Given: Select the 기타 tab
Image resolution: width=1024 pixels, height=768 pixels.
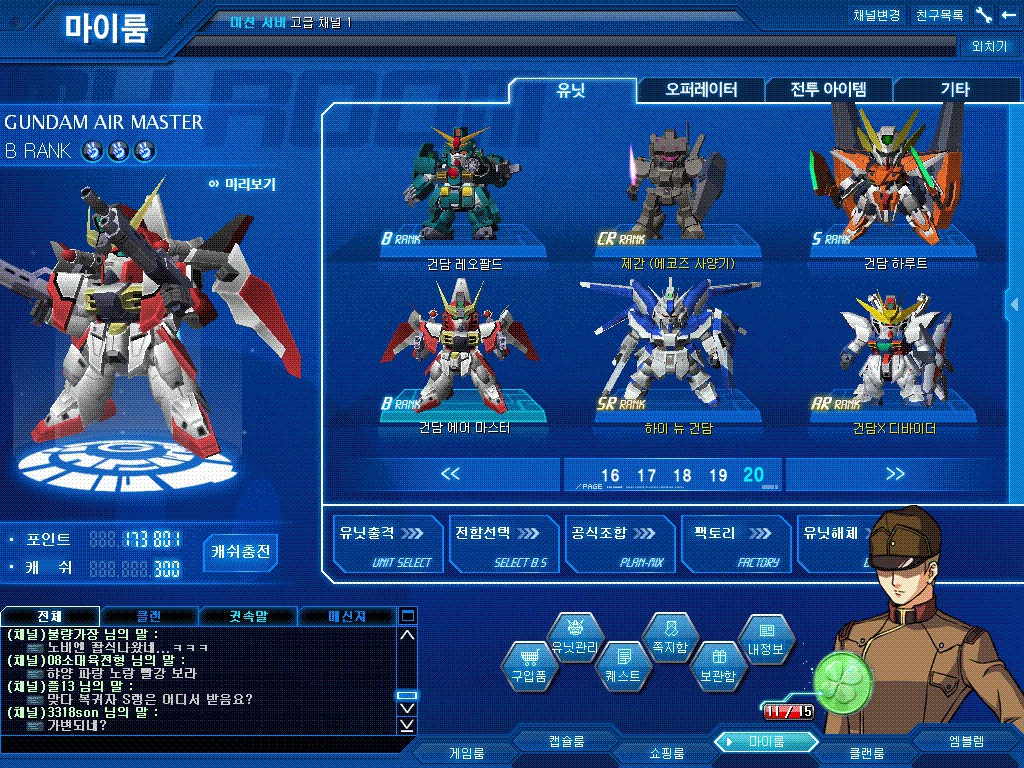Looking at the screenshot, I should click(954, 90).
